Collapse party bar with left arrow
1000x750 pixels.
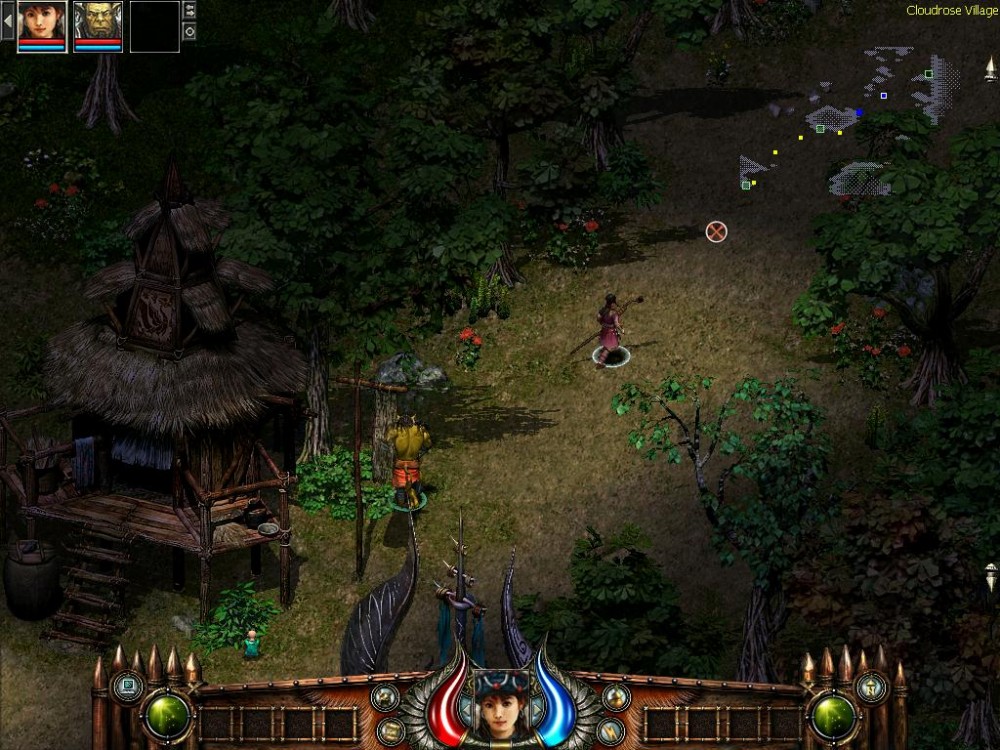(x=7, y=20)
